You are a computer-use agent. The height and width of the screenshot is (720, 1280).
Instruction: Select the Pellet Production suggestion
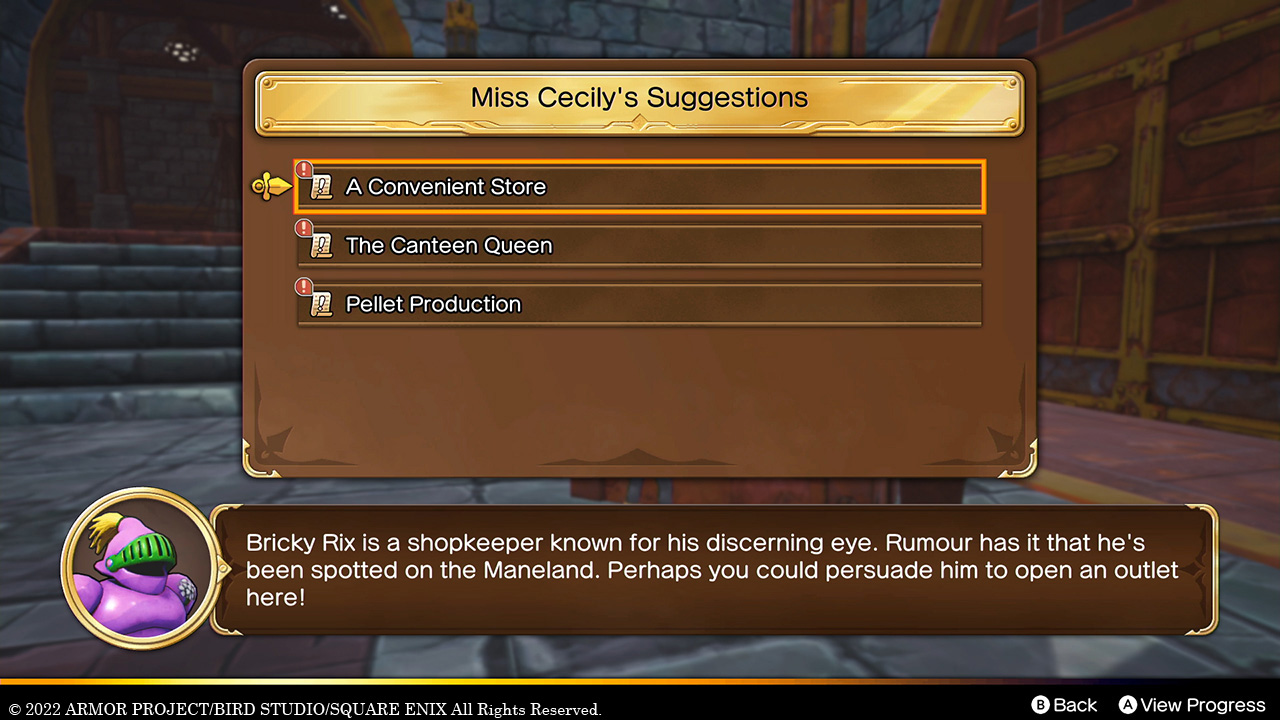[x=640, y=304]
